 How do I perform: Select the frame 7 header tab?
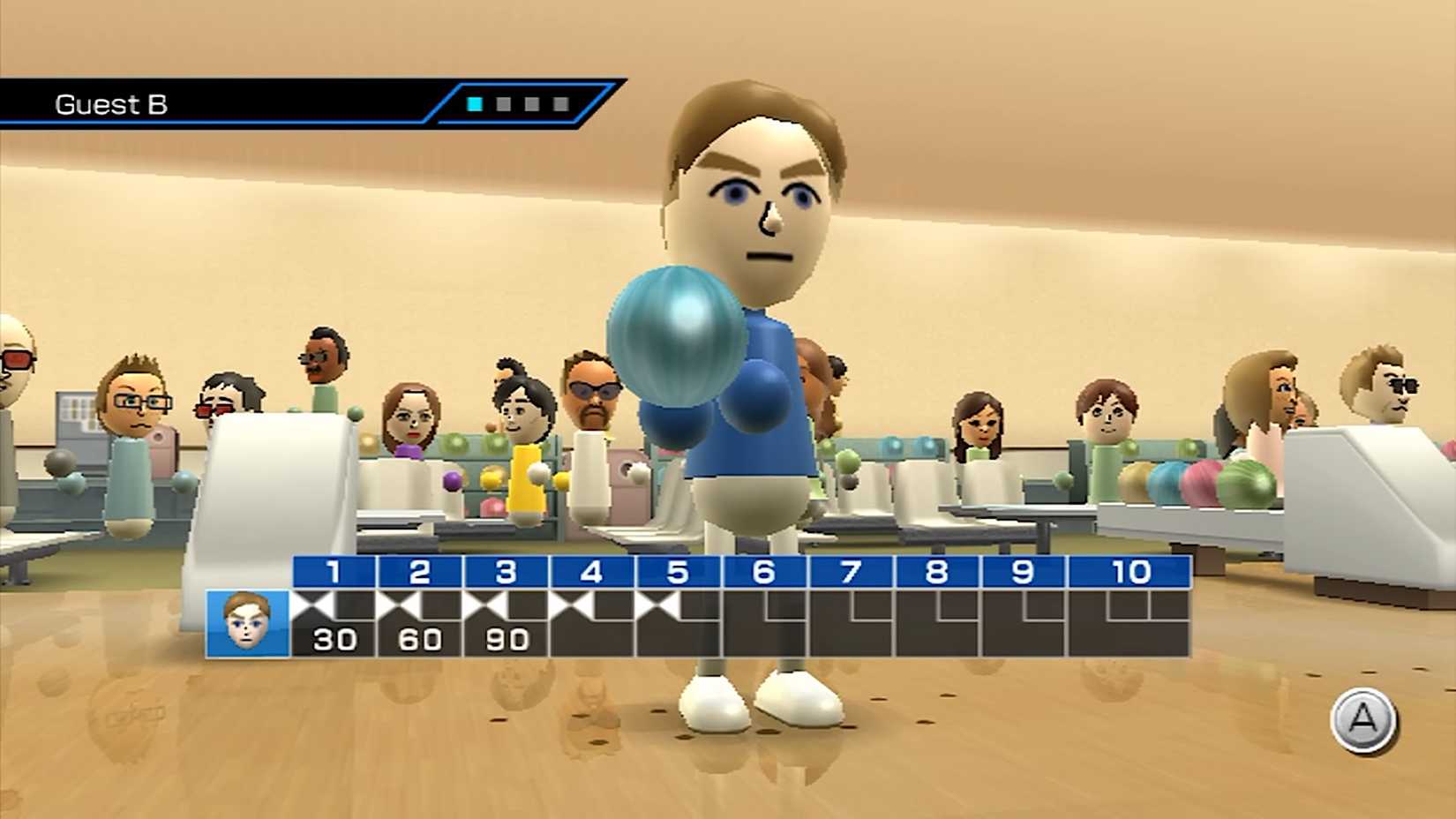[849, 574]
